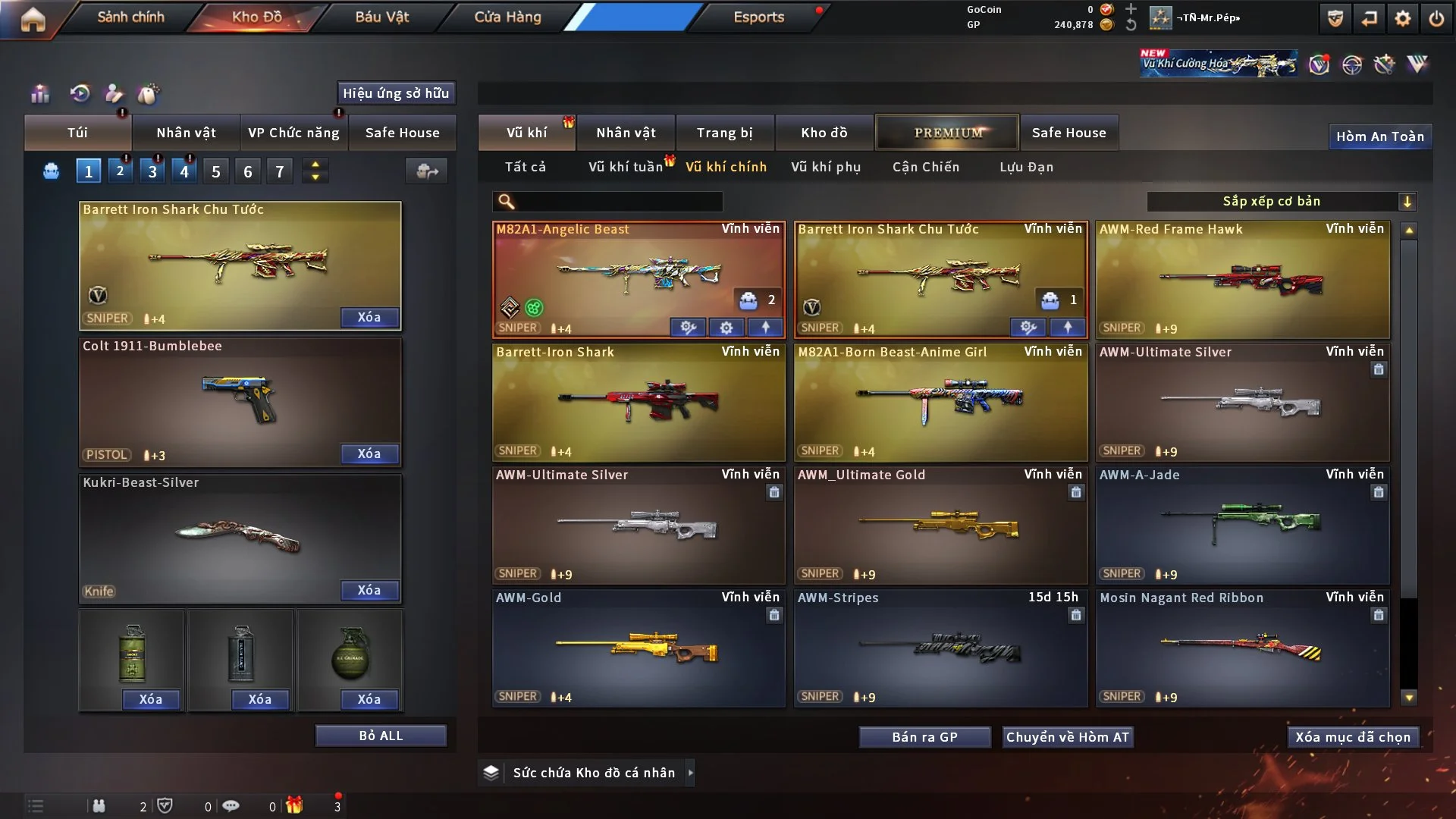Go to Sảnh chính lobby

click(x=130, y=17)
